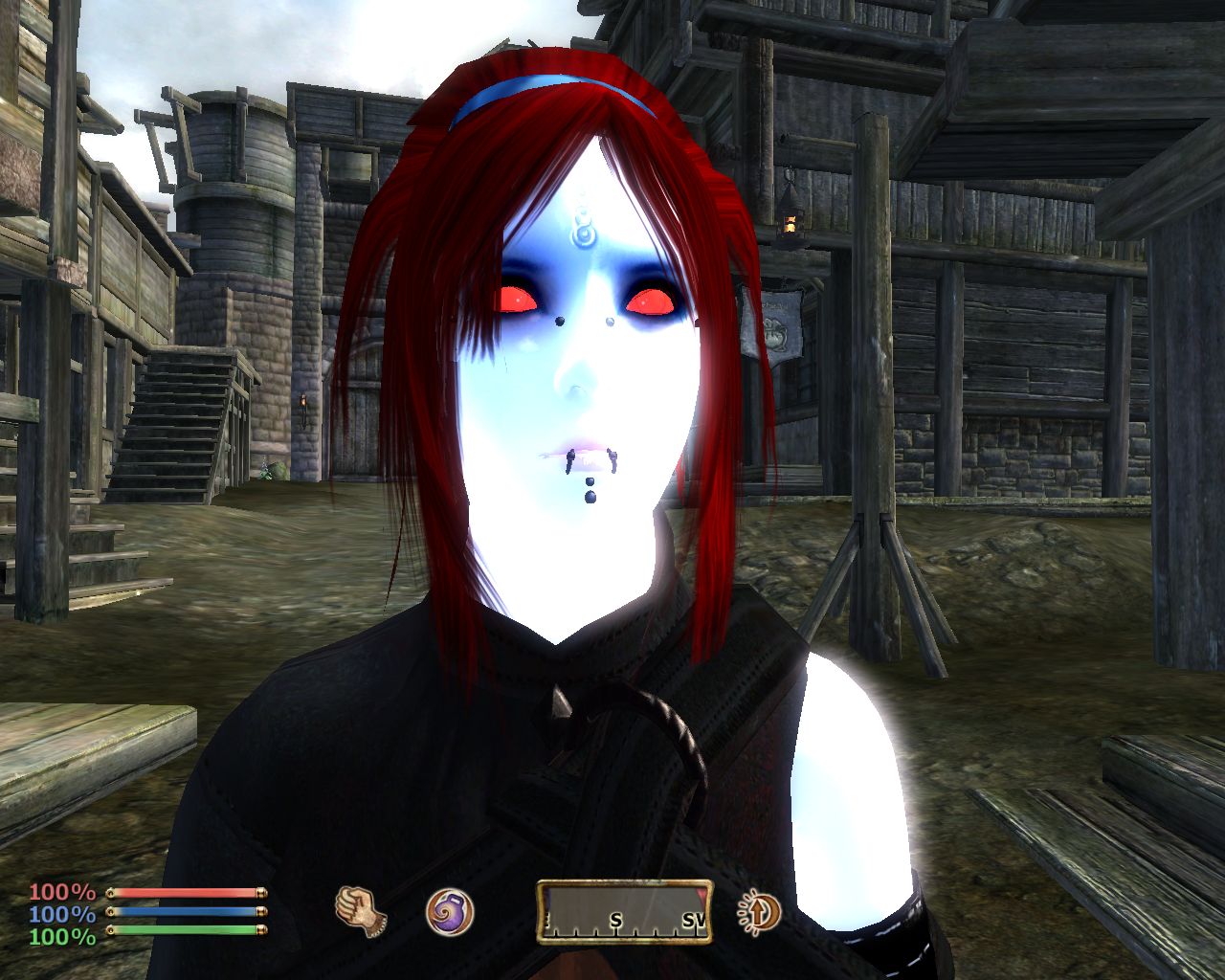Screen dimensions: 1225x980
Task: Click the red health bar
Action: point(187,894)
